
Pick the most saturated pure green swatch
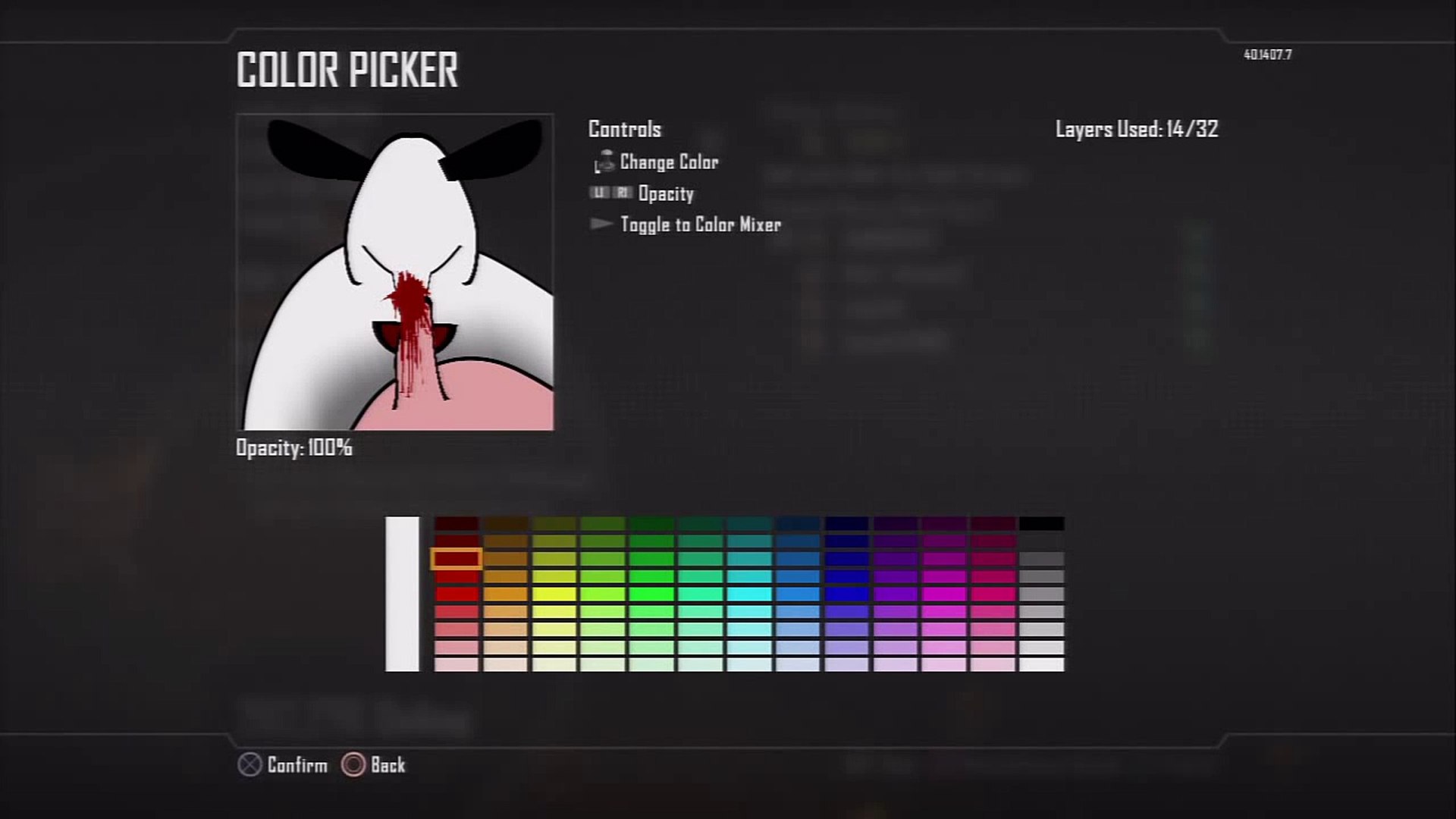tap(651, 595)
